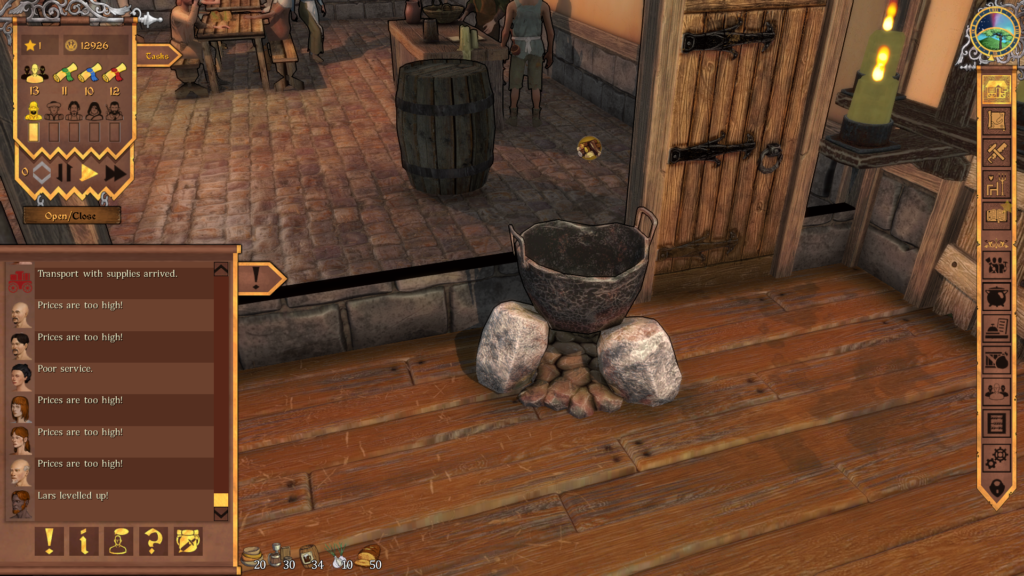
Task: Filter messages by exclamation mark alerts
Action: (x=49, y=540)
